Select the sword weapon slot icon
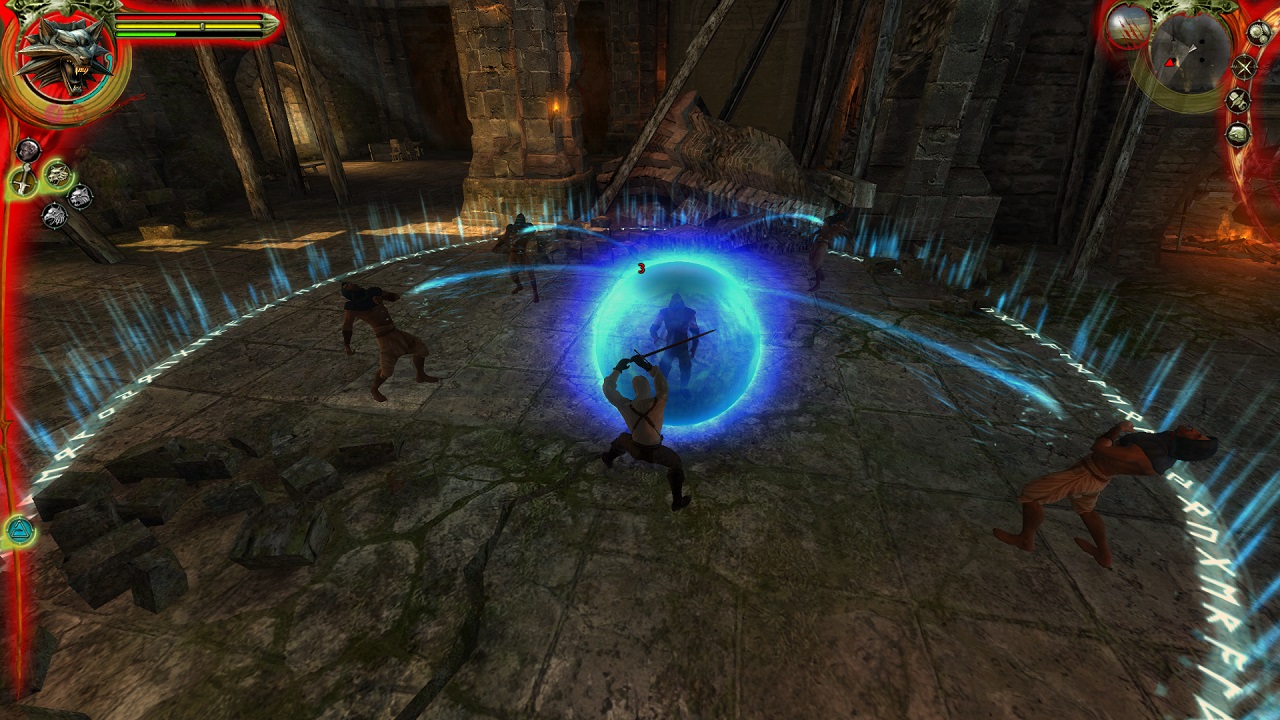 point(22,181)
